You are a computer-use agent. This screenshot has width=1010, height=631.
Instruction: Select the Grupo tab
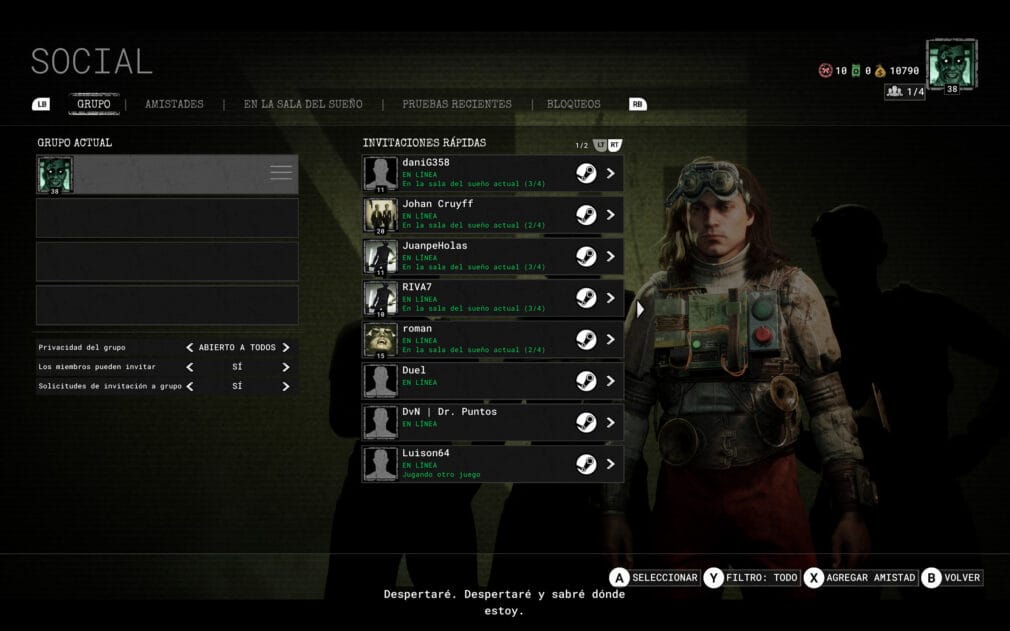(94, 104)
